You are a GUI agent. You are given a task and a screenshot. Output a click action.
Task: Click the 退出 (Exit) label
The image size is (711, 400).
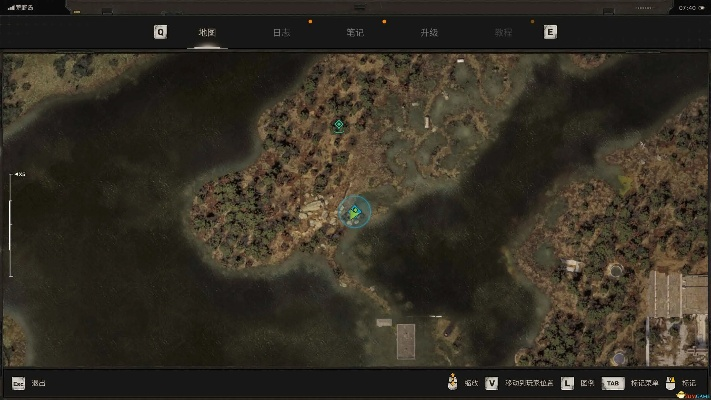click(38, 383)
